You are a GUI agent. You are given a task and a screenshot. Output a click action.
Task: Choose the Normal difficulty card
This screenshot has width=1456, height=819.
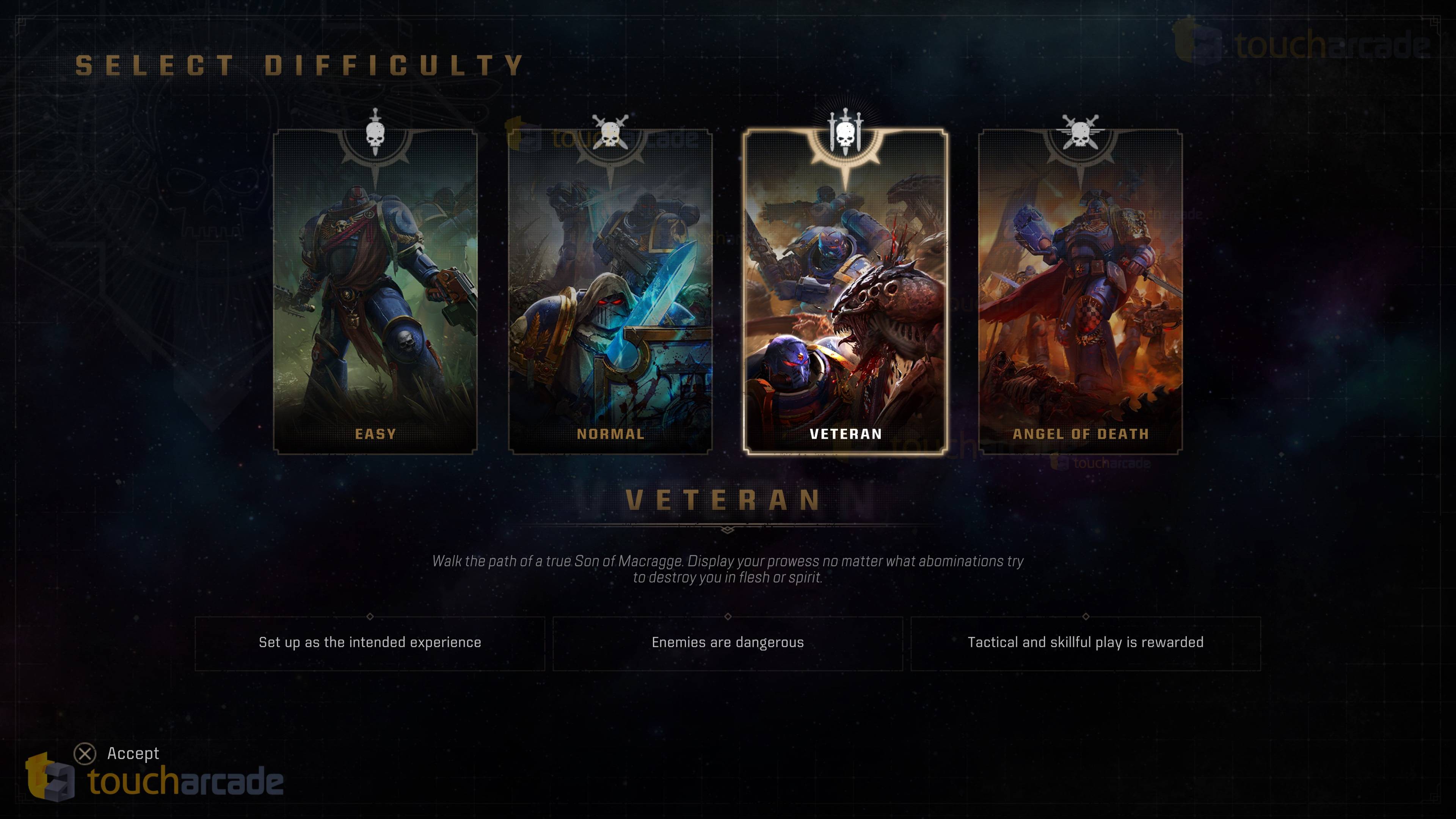tap(610, 291)
